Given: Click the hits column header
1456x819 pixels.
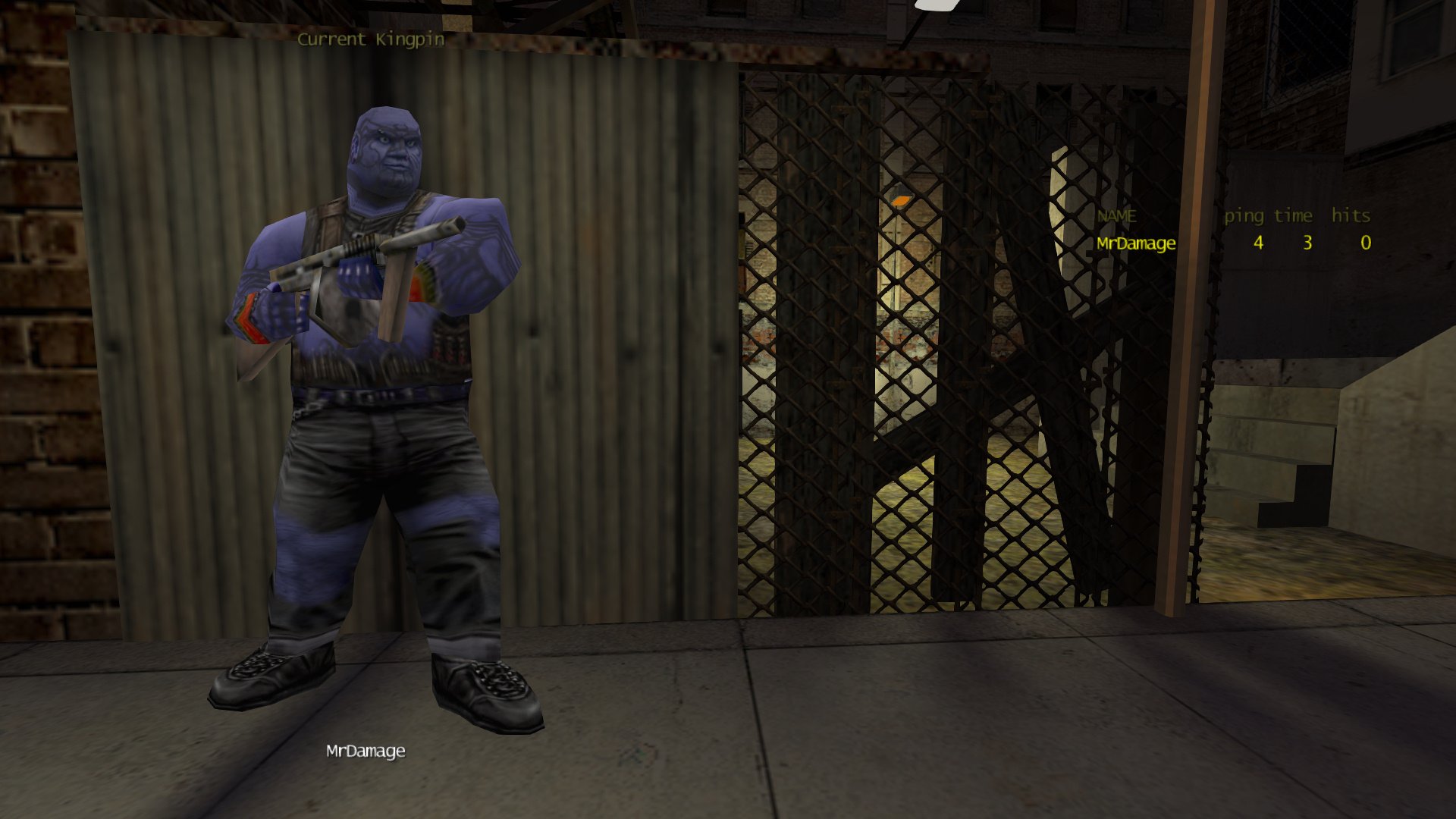Looking at the screenshot, I should 1351,216.
